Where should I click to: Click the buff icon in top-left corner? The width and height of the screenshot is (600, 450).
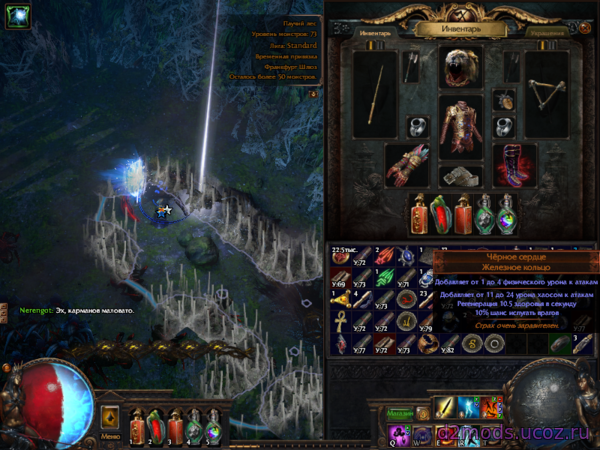pyautogui.click(x=15, y=14)
